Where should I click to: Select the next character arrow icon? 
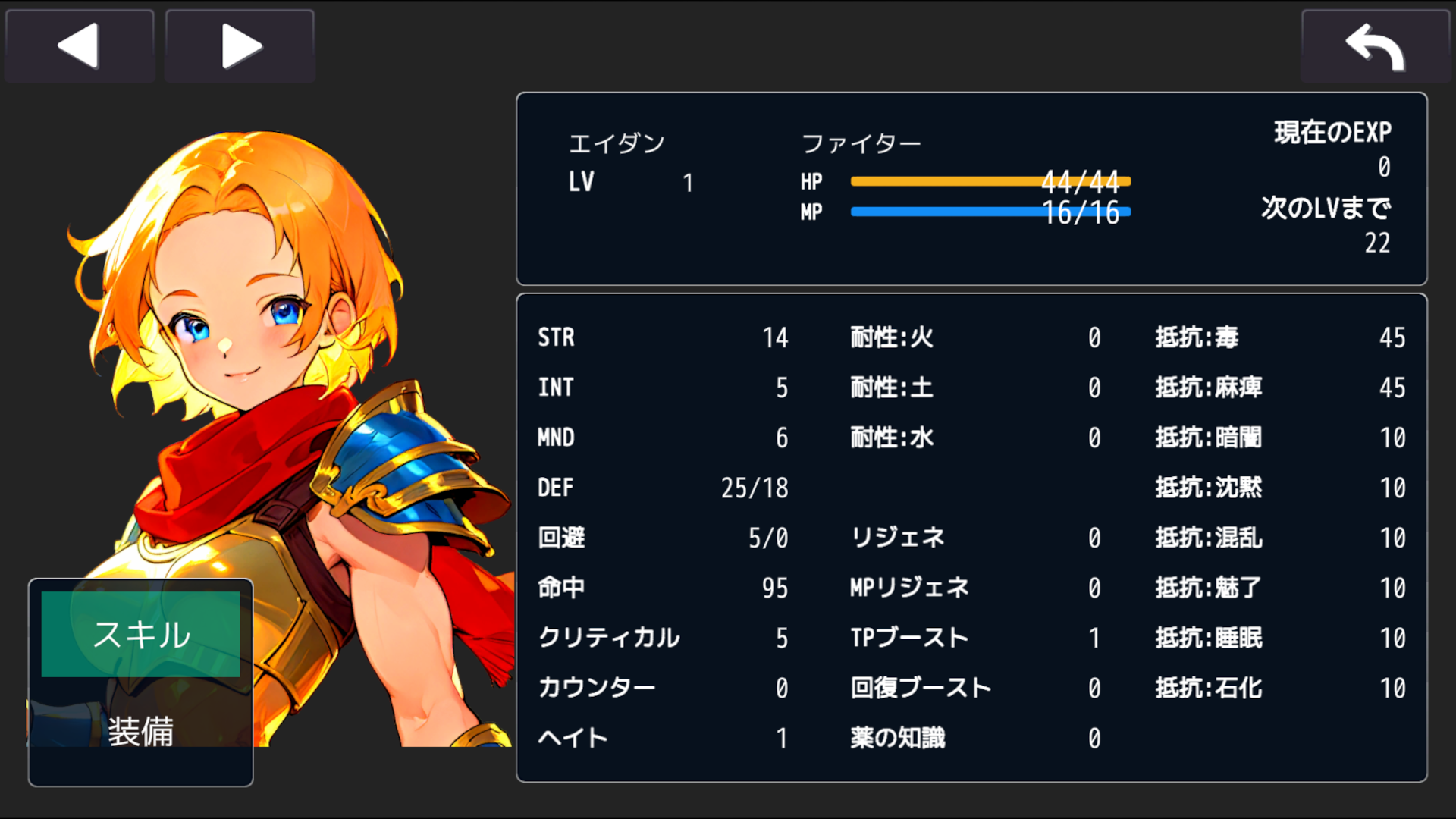pos(239,45)
